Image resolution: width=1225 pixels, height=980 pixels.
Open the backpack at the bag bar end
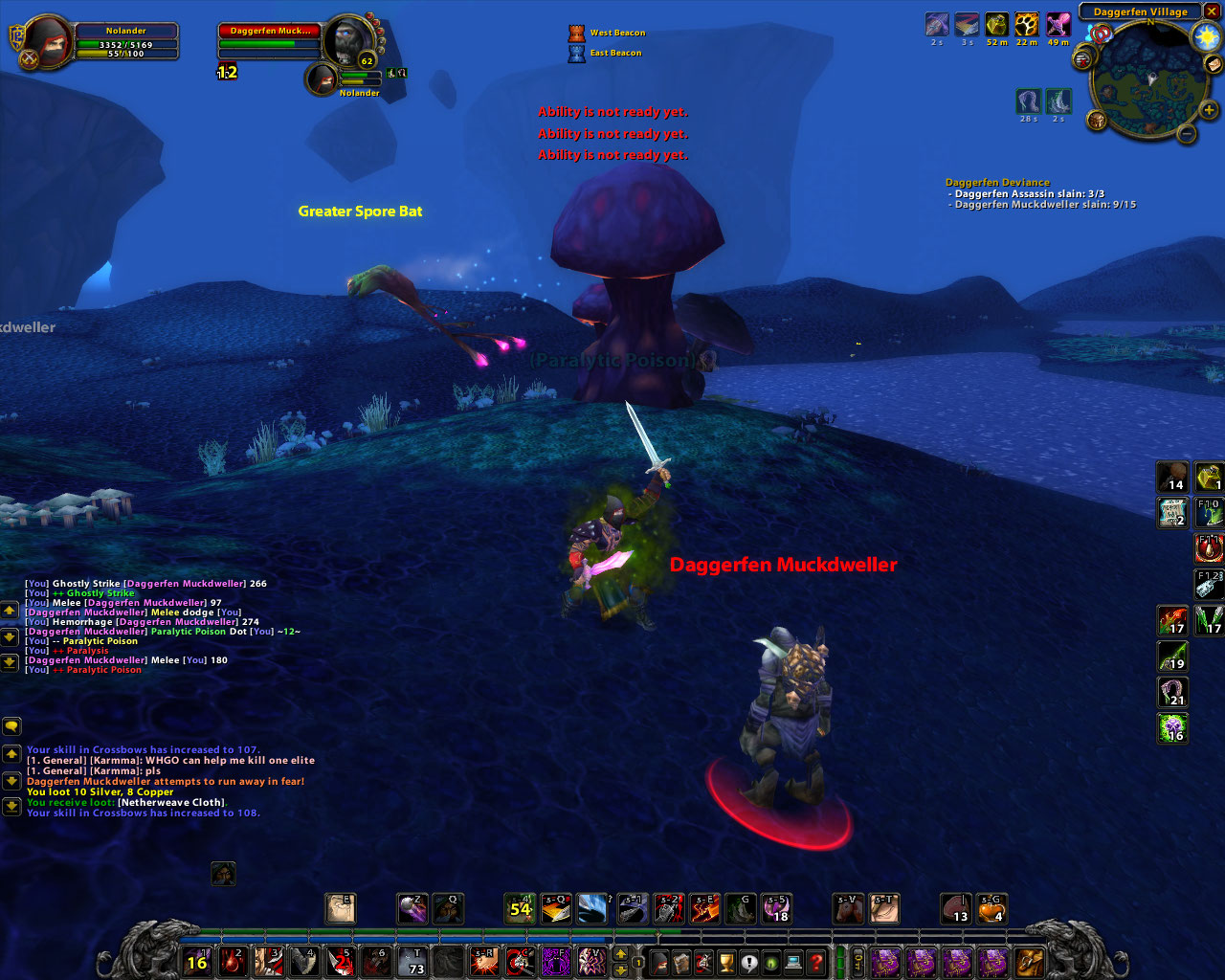pos(1030,961)
